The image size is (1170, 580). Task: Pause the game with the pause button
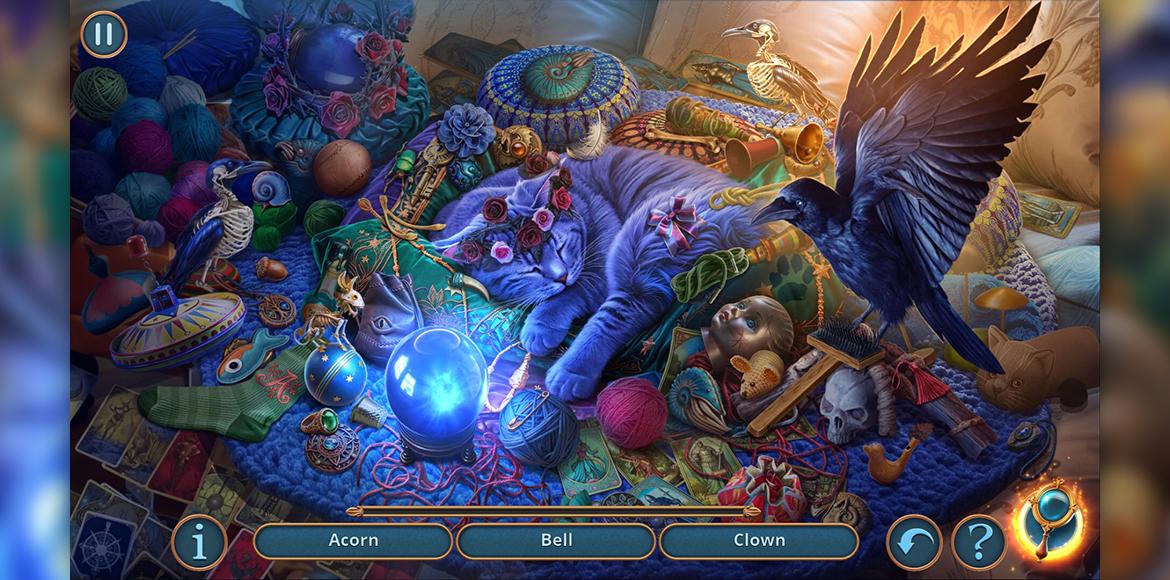point(104,35)
